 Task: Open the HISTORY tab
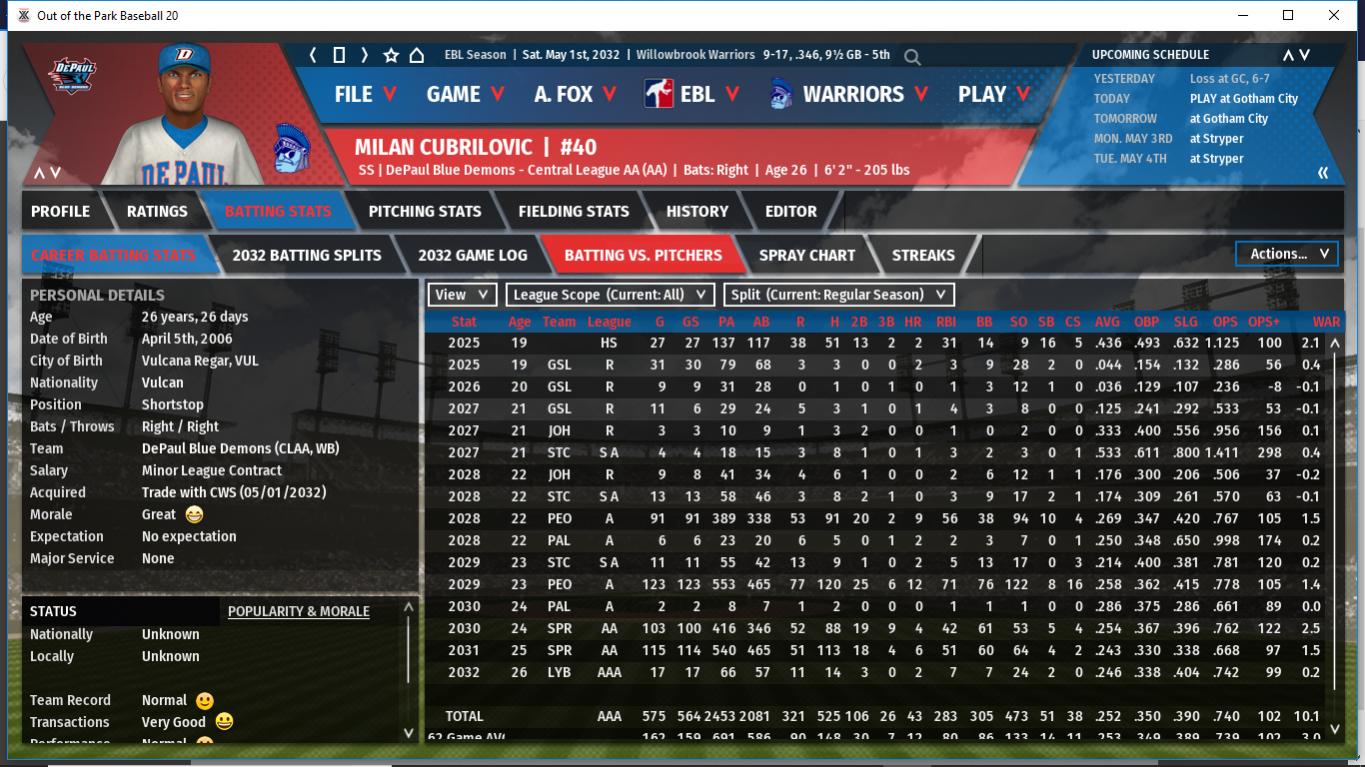[697, 211]
